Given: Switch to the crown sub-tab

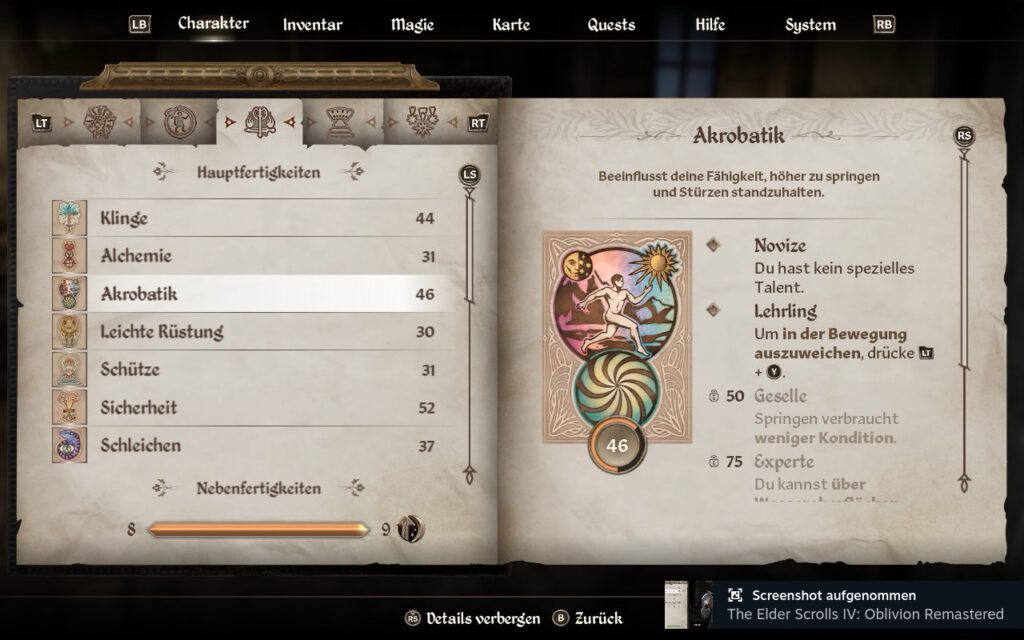Looking at the screenshot, I should point(340,122).
